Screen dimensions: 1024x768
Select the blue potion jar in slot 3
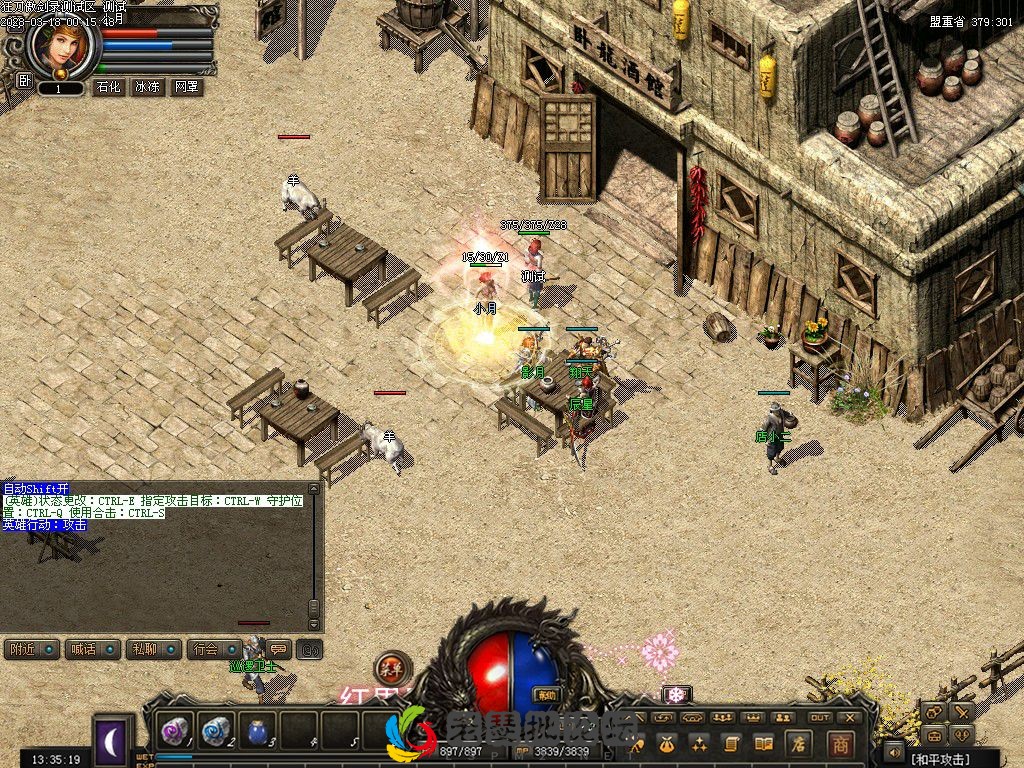[x=257, y=731]
